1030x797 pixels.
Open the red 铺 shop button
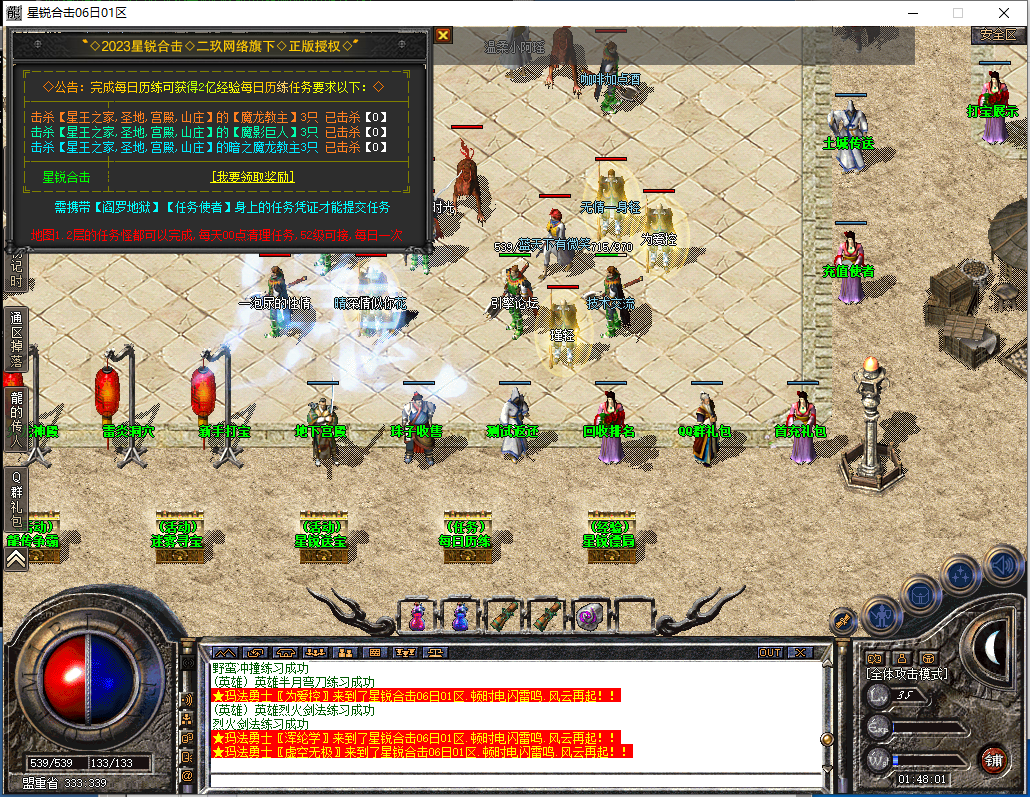point(992,758)
